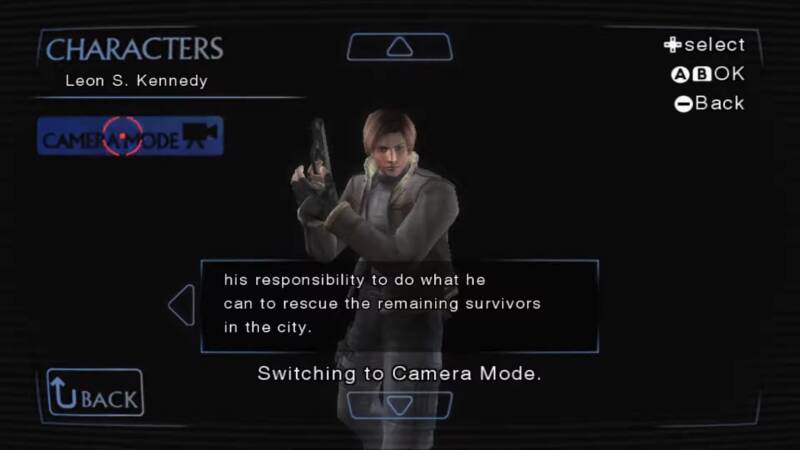Activate the Camera Mode button
The image size is (800, 450).
tap(130, 137)
